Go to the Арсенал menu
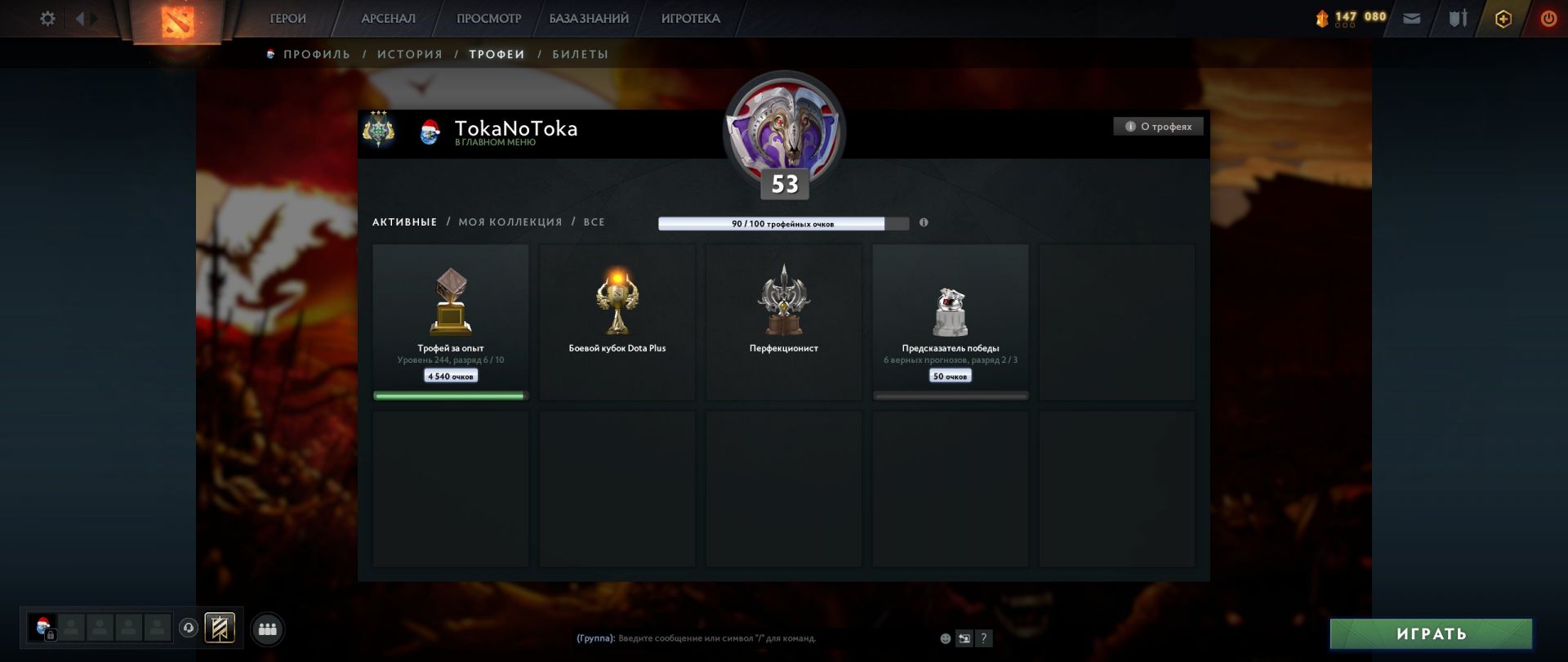This screenshot has width=1568, height=662. coord(388,18)
